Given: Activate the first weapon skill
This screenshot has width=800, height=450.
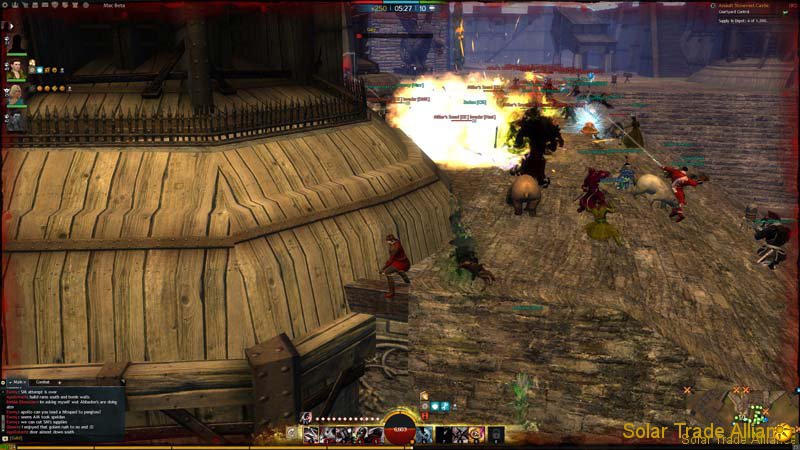Looking at the screenshot, I should [x=311, y=434].
